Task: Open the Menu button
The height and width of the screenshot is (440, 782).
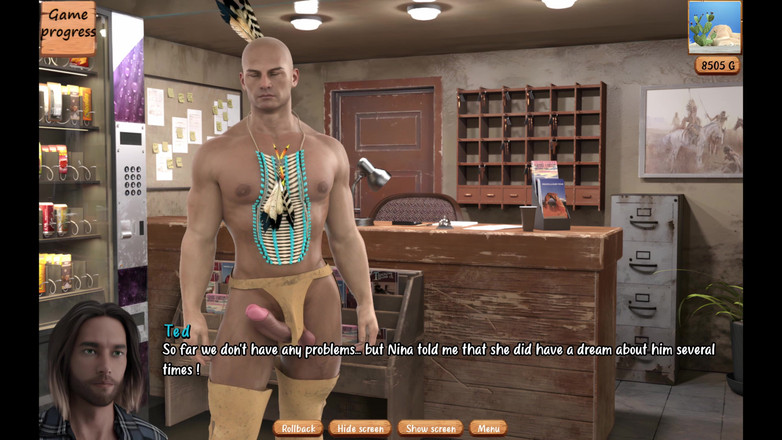Action: coord(488,428)
